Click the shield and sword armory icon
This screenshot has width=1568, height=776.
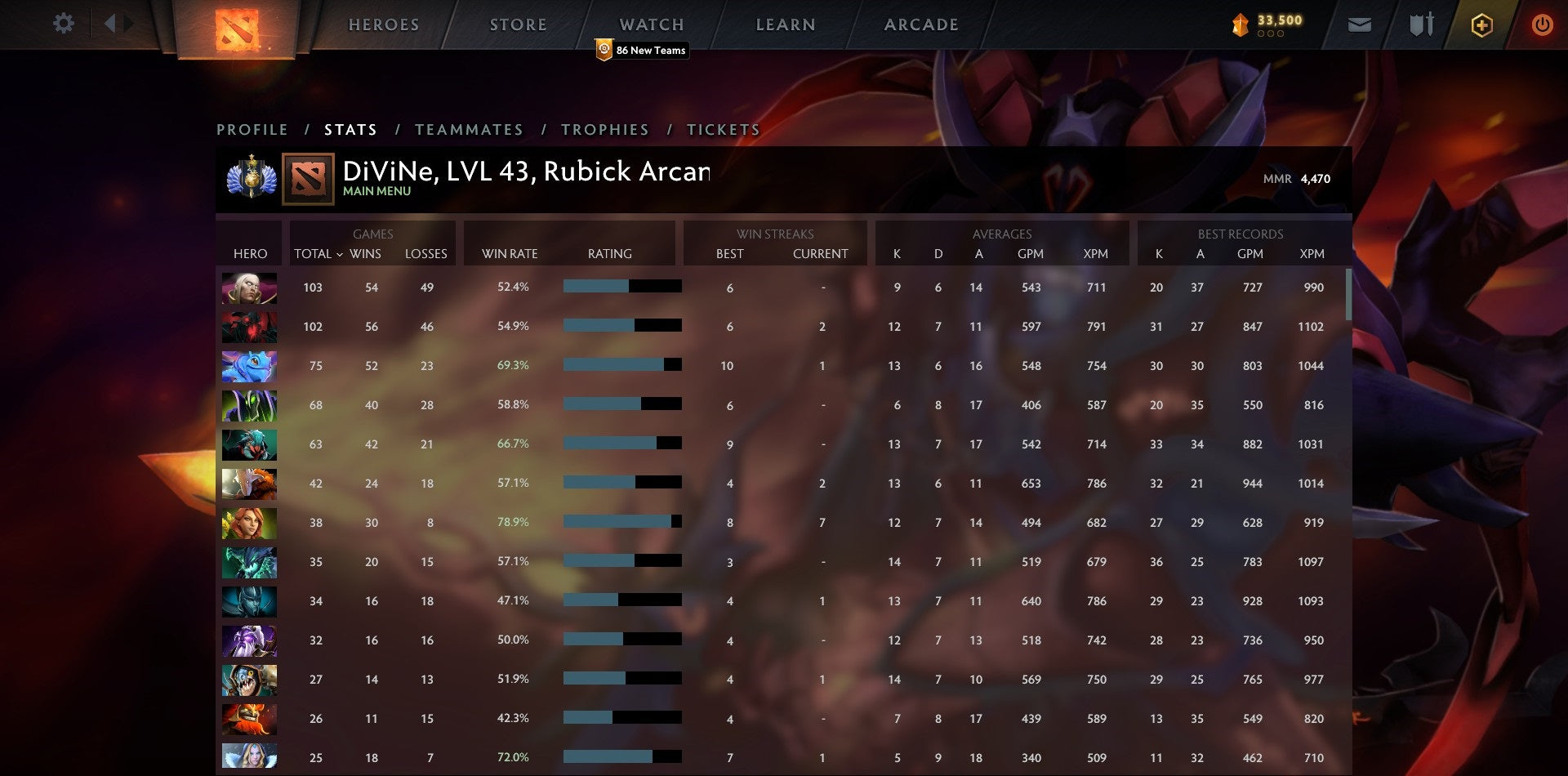pyautogui.click(x=1421, y=25)
